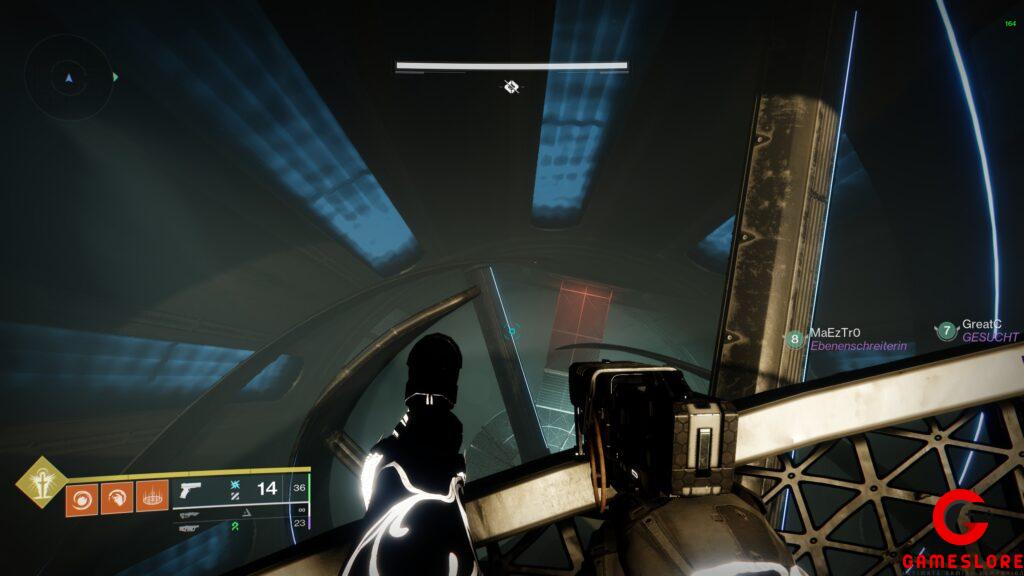Select the equipped sidearm weapon icon
This screenshot has width=1024, height=576.
coord(189,490)
